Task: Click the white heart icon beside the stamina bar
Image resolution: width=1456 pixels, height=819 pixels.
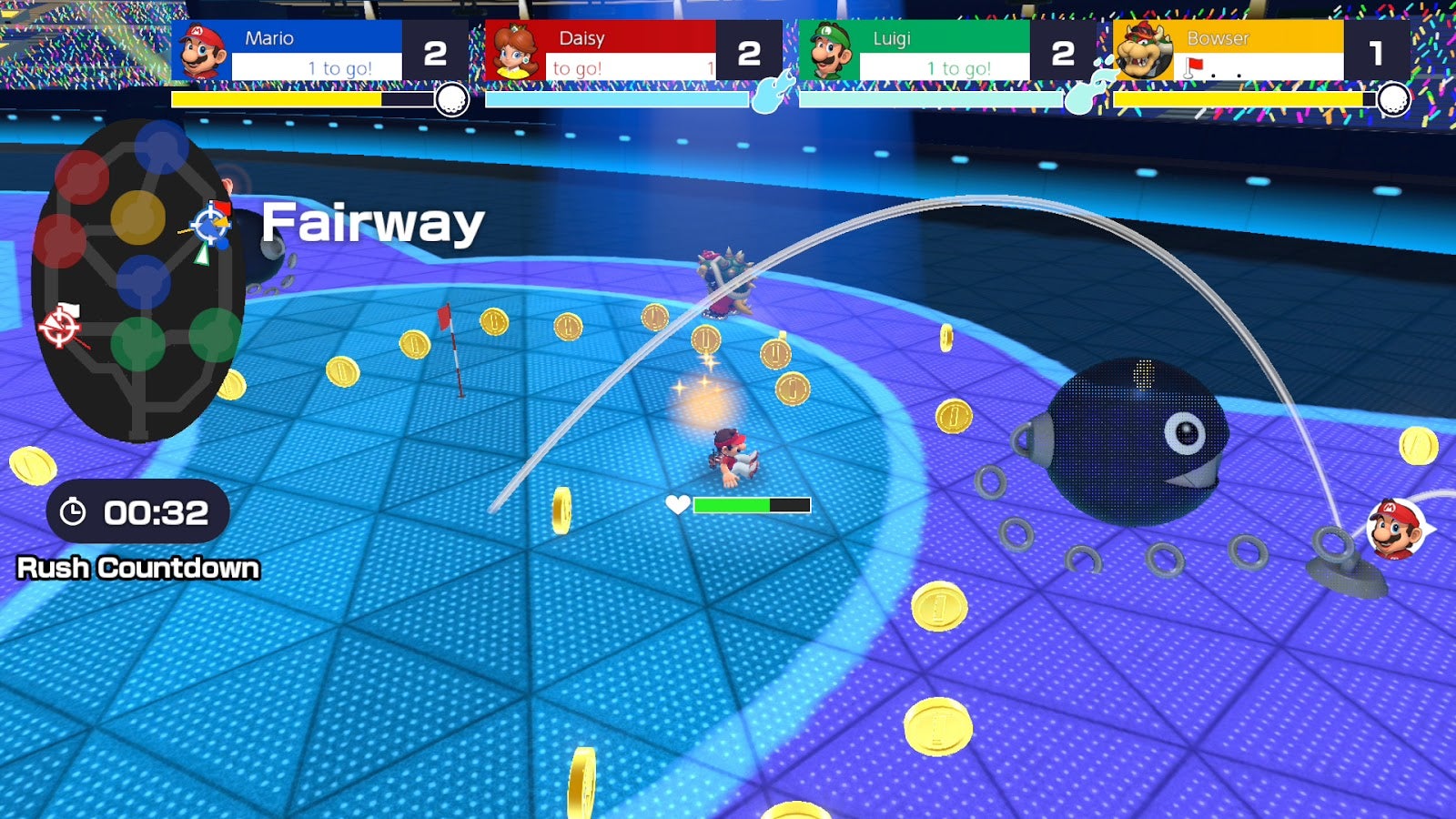Action: coord(677,501)
